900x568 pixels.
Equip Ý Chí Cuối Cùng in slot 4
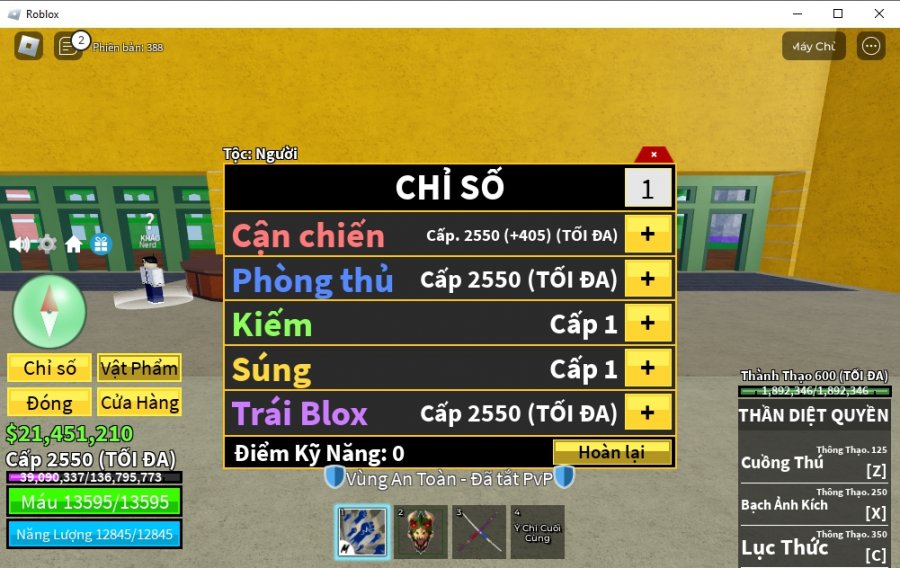[538, 532]
